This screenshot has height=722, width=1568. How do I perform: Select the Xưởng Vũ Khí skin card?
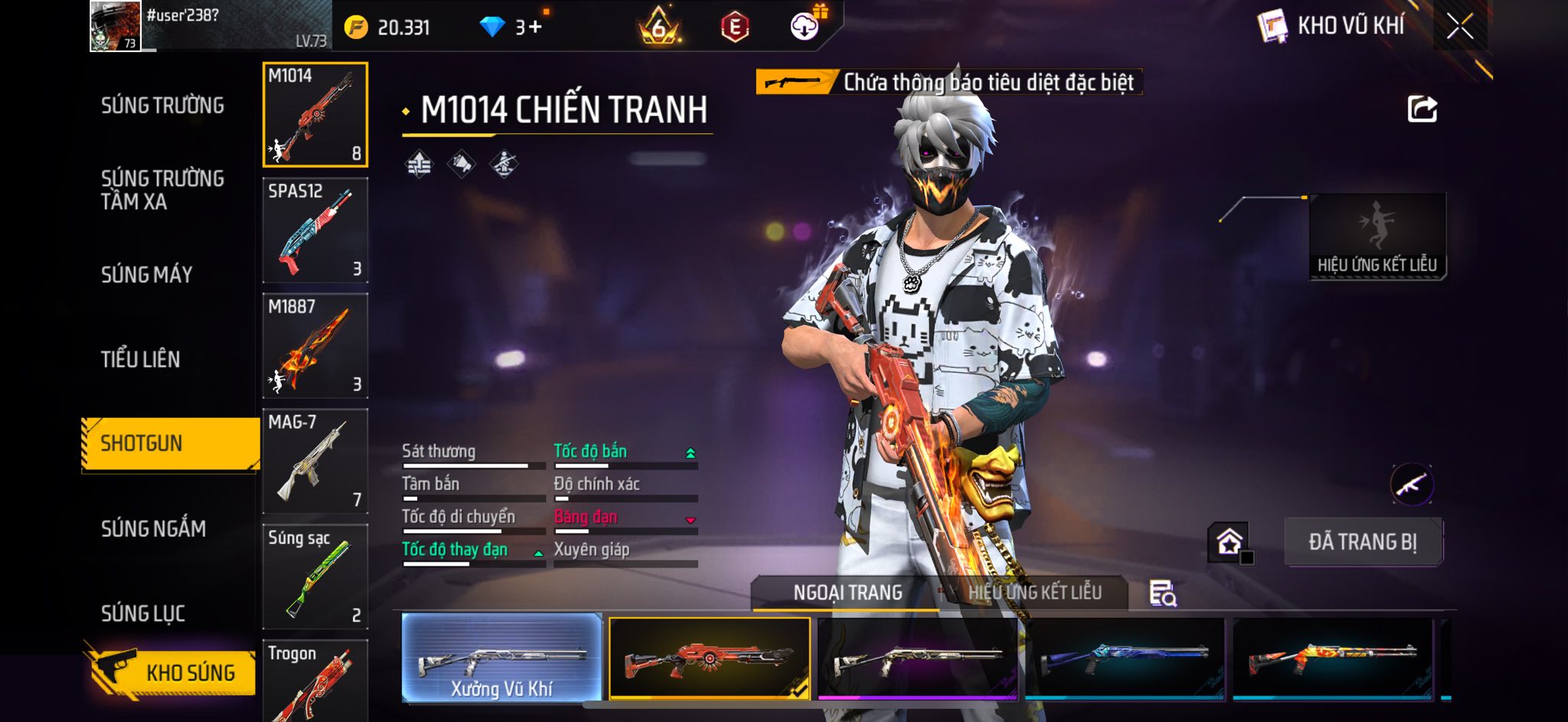pos(501,658)
